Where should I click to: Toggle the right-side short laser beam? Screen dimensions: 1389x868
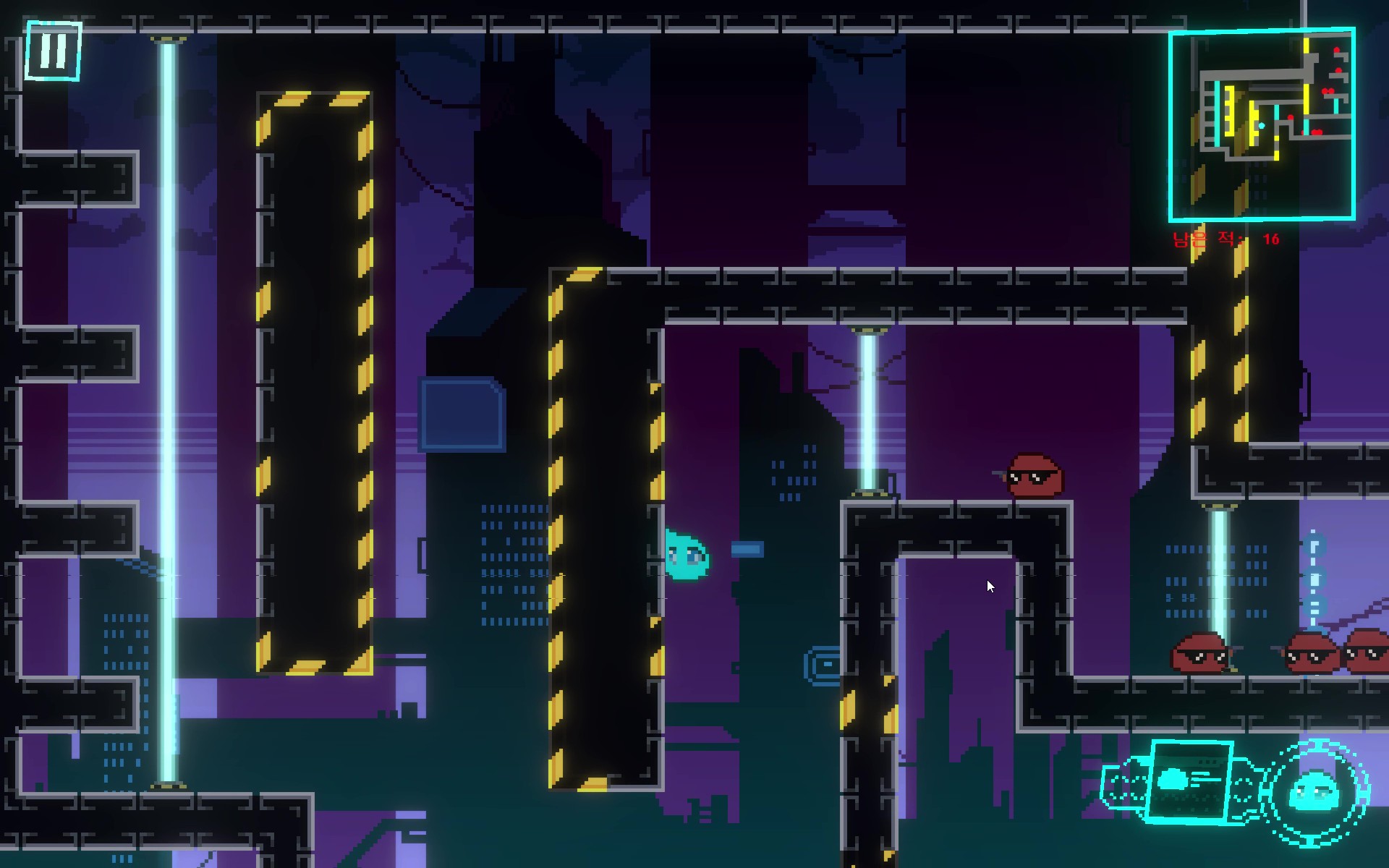click(x=1218, y=571)
